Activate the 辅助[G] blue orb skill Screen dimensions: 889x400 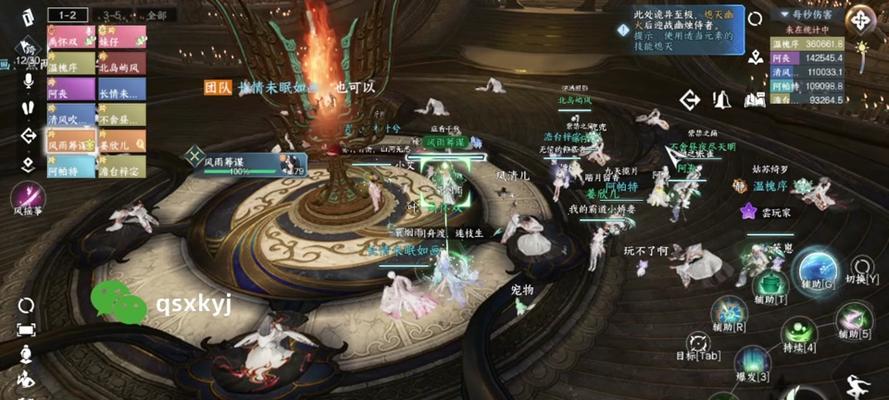(x=817, y=272)
